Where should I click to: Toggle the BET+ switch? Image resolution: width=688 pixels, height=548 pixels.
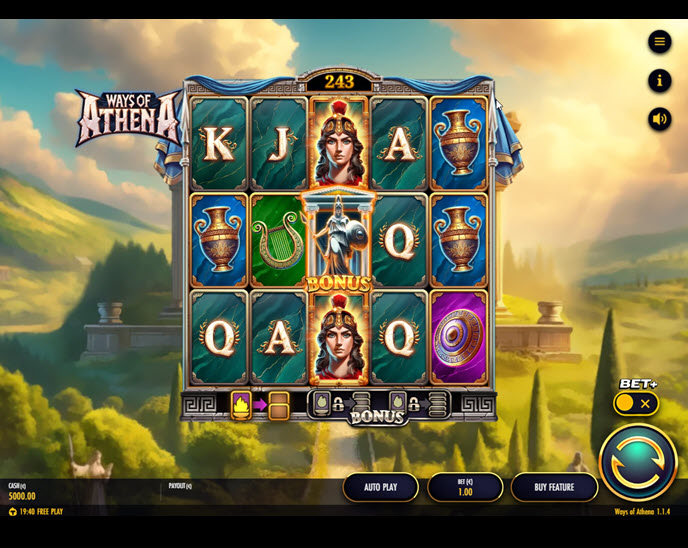pyautogui.click(x=636, y=404)
